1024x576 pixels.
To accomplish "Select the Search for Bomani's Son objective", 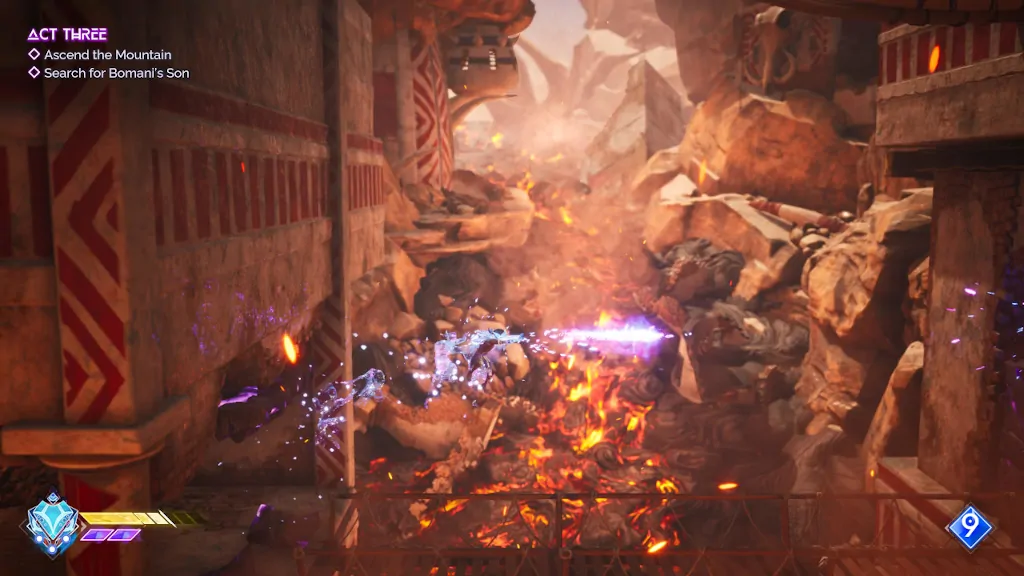I will pyautogui.click(x=116, y=73).
